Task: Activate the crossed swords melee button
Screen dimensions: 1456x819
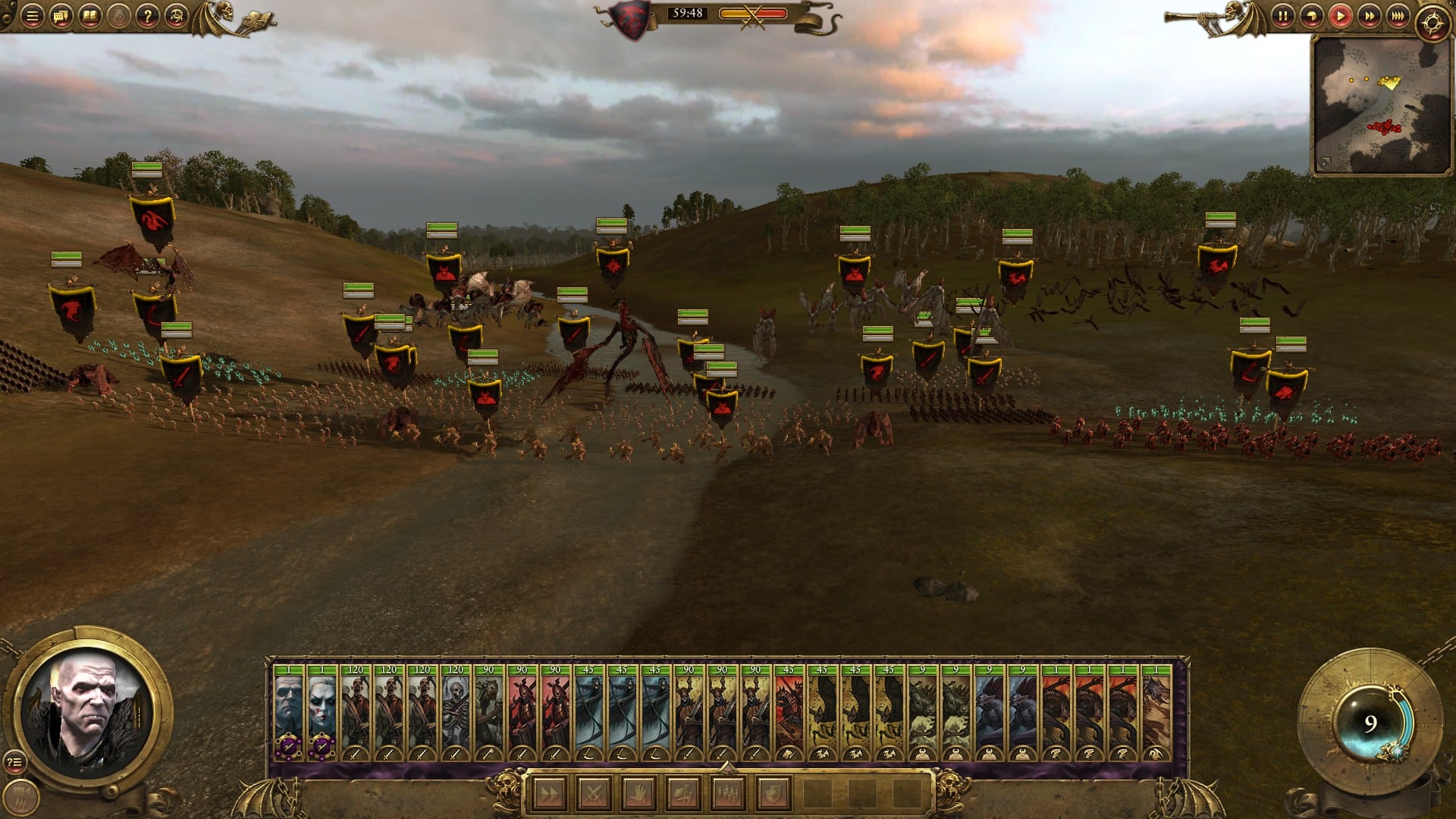Action: pos(594,794)
